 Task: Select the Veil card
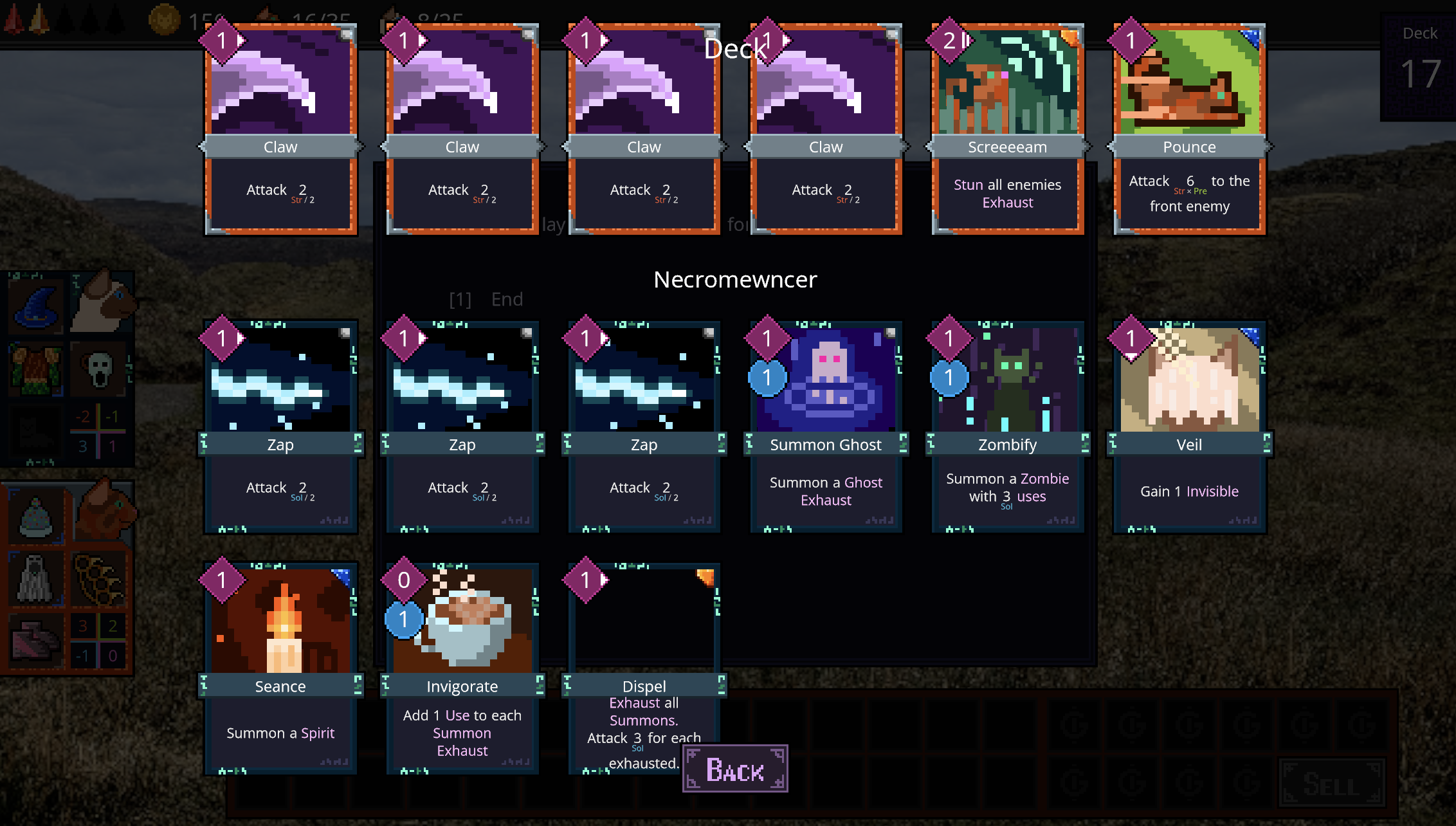pyautogui.click(x=1189, y=427)
